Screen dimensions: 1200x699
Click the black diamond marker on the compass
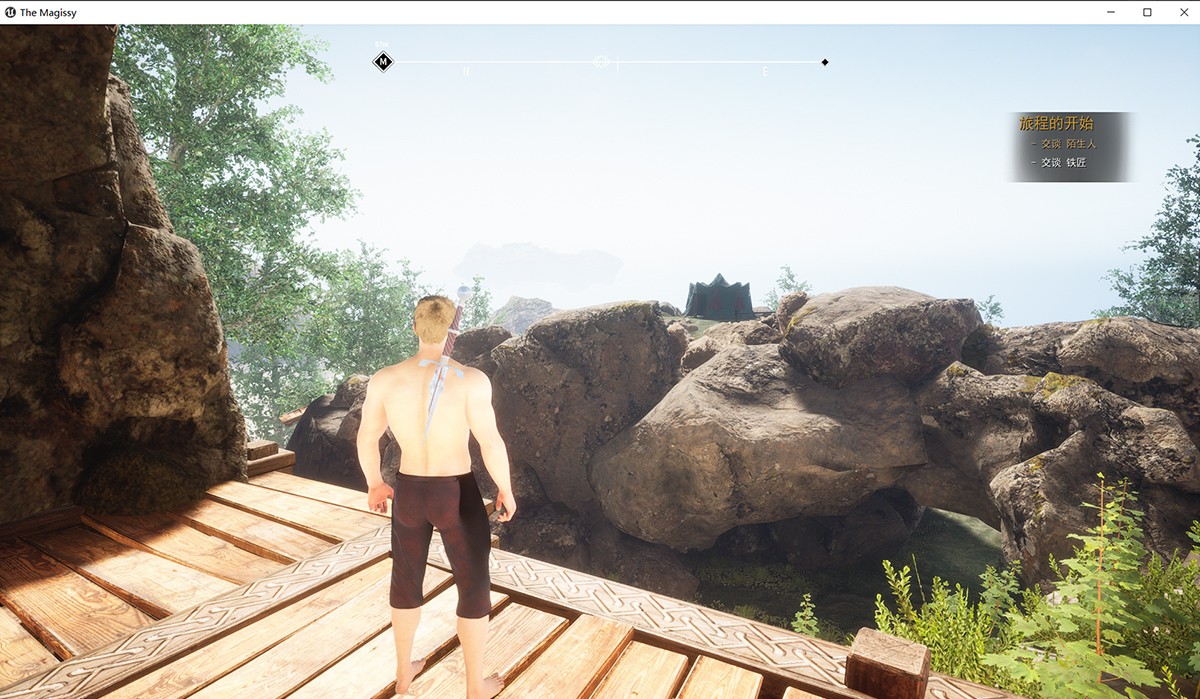pyautogui.click(x=825, y=62)
